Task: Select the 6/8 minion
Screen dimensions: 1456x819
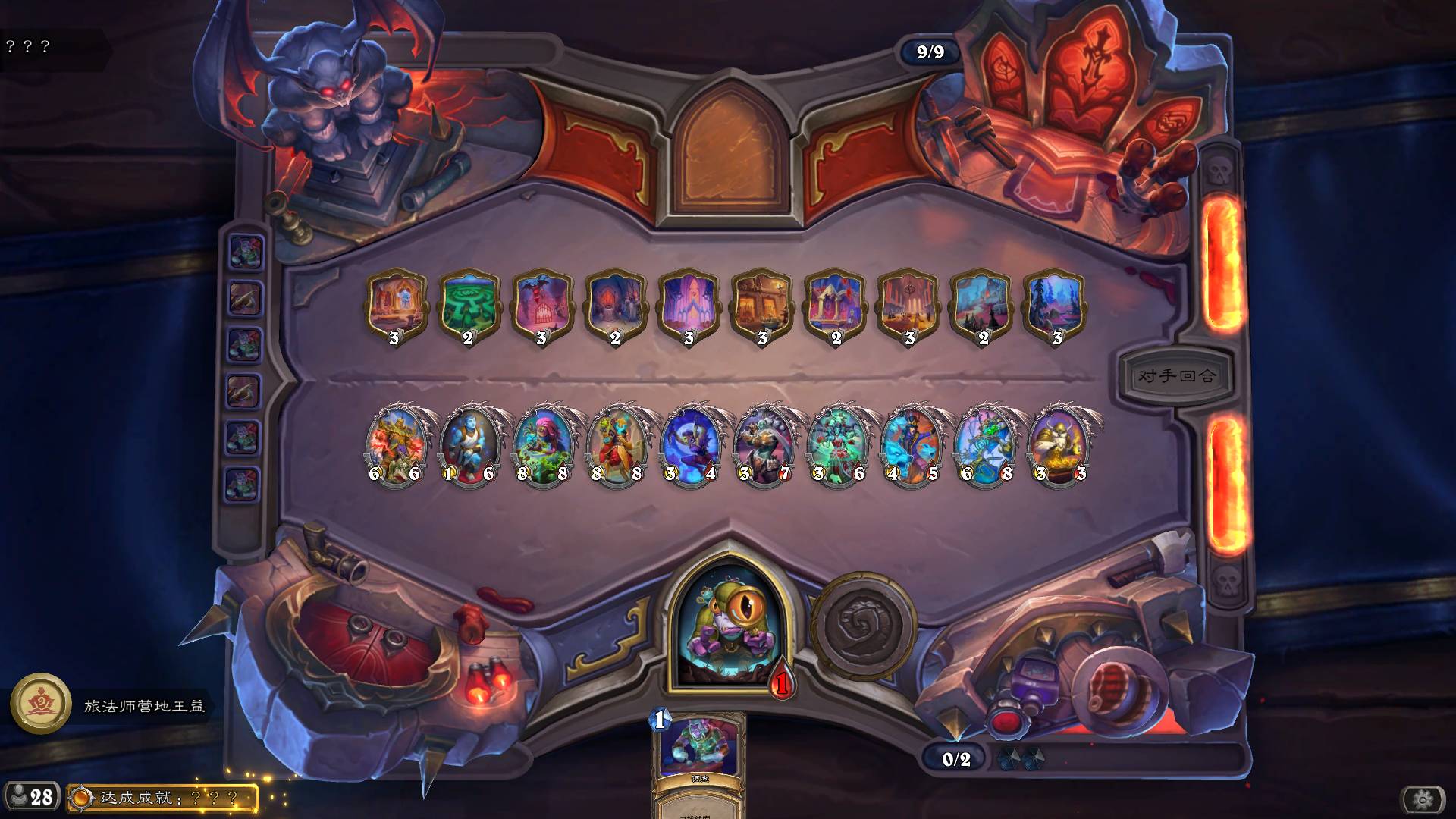Action: point(985,445)
